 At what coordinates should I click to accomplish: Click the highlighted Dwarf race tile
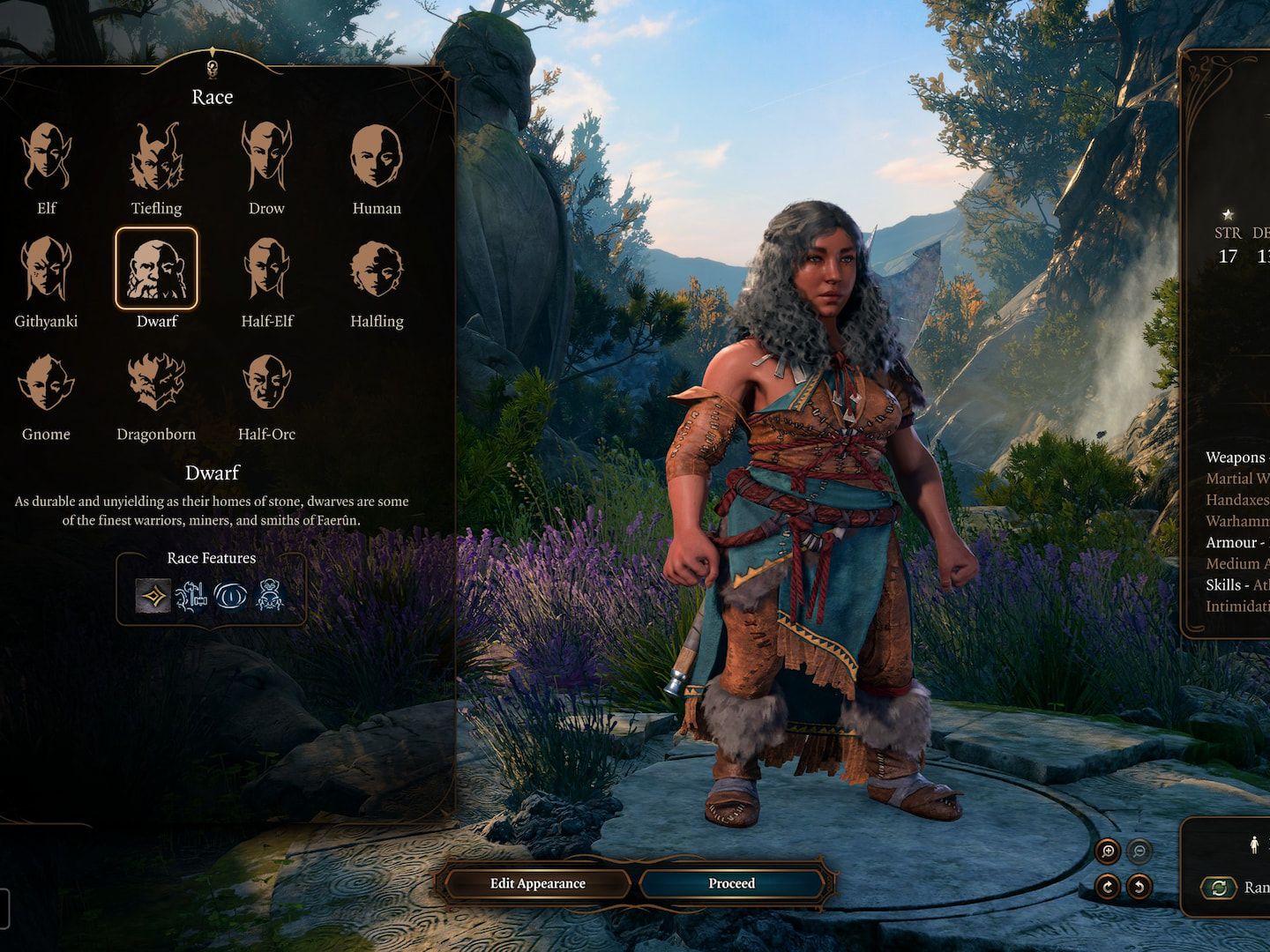click(x=156, y=269)
